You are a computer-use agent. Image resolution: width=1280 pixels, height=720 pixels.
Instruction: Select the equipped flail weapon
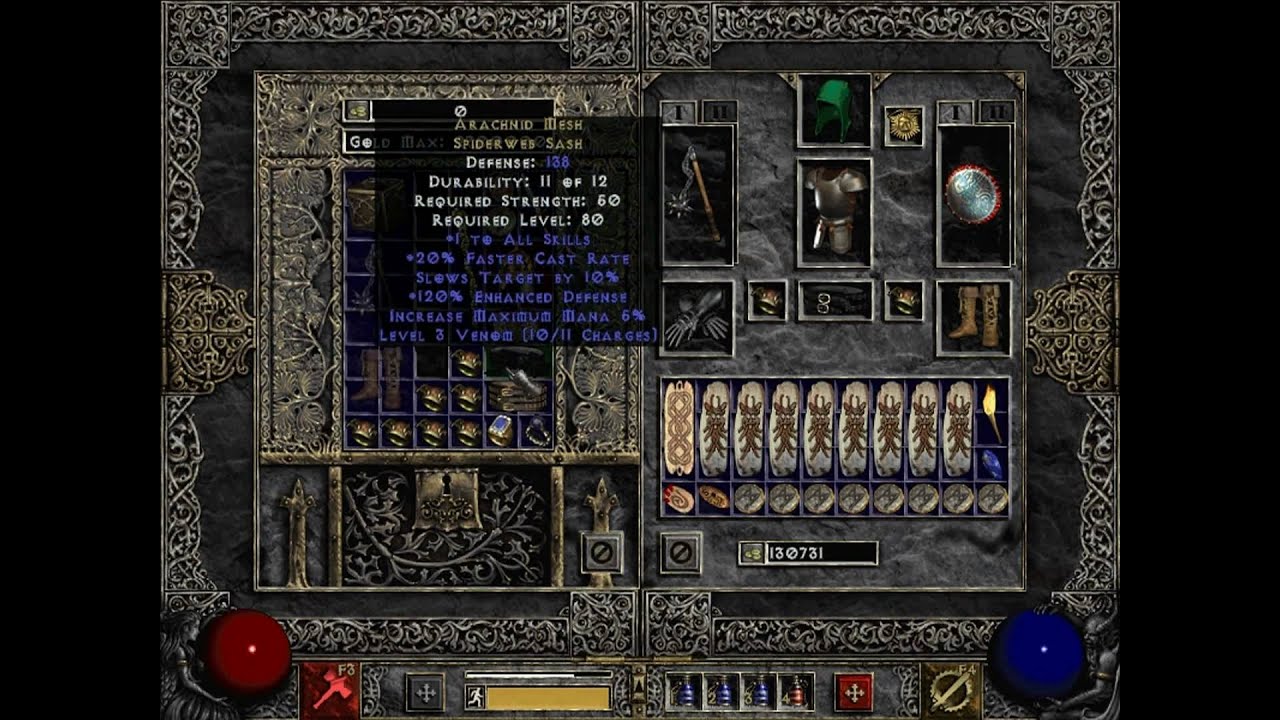(698, 194)
